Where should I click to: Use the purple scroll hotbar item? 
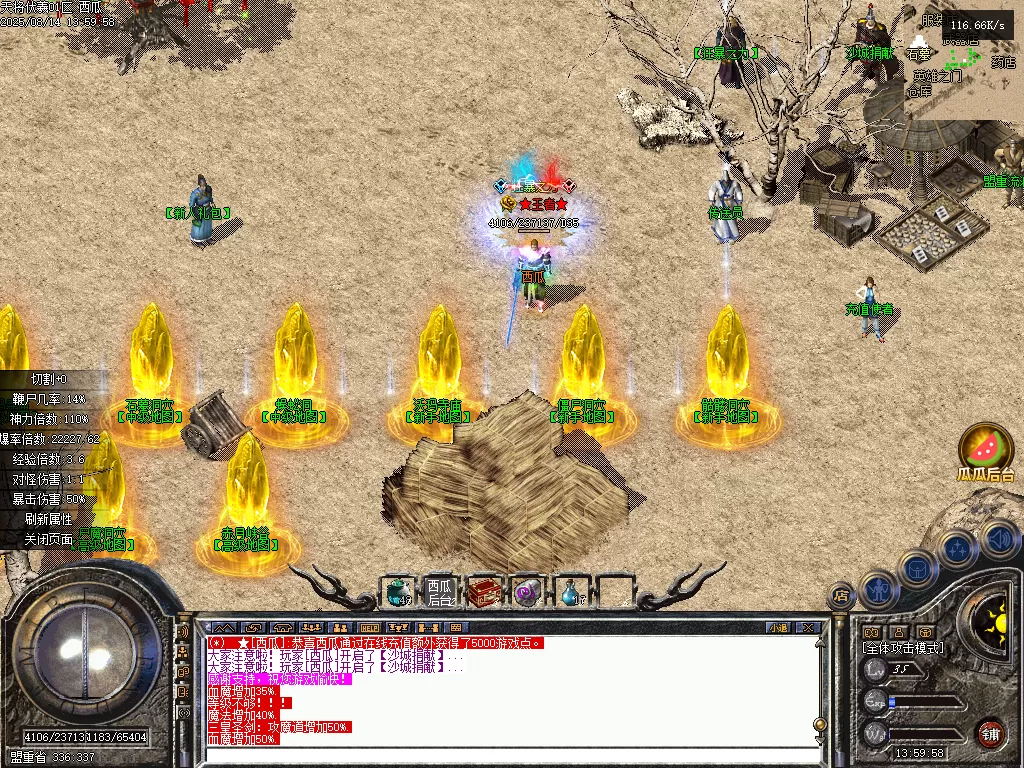527,593
